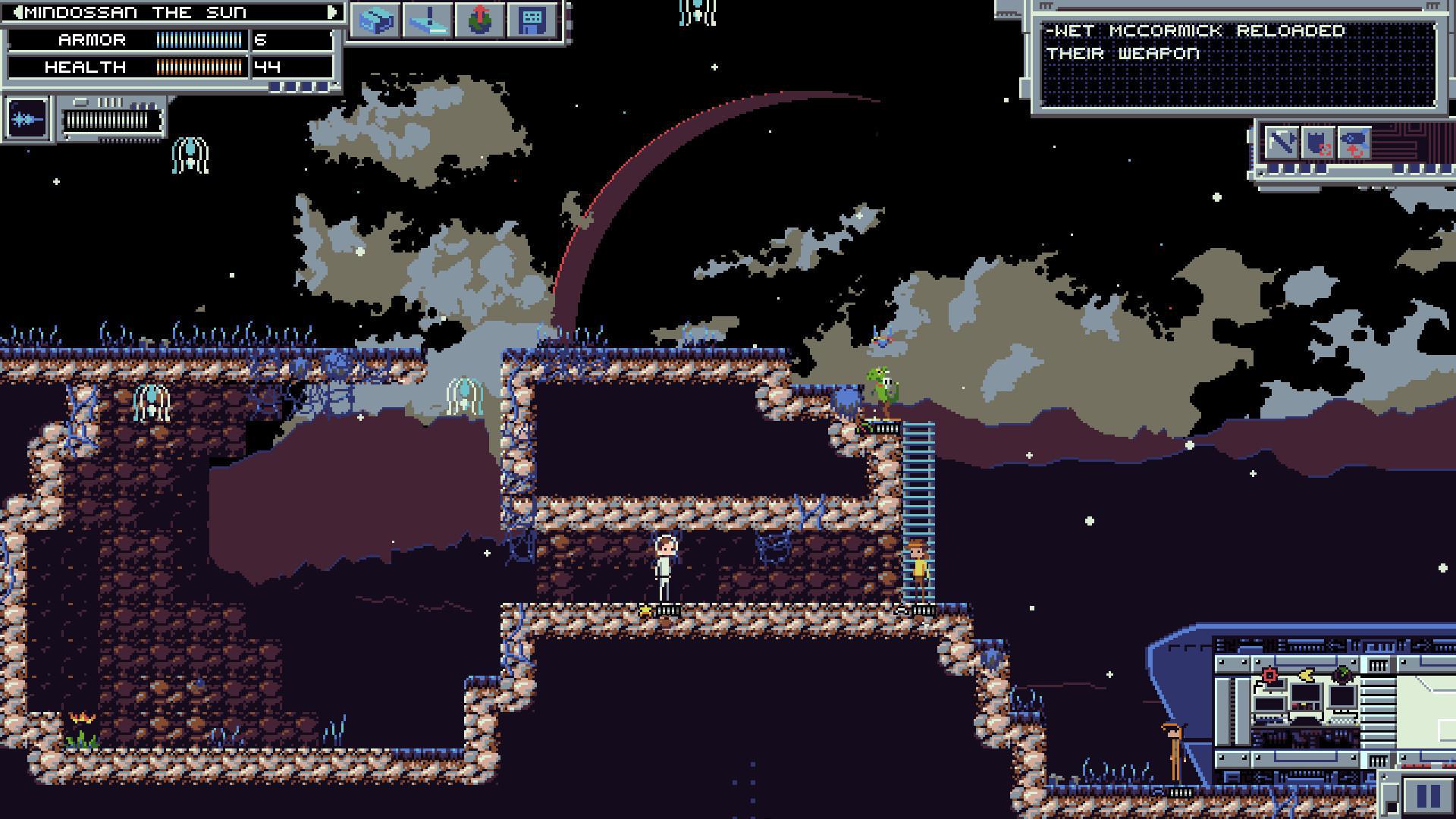Select the shovel tool icon in the top toolbar

point(428,20)
